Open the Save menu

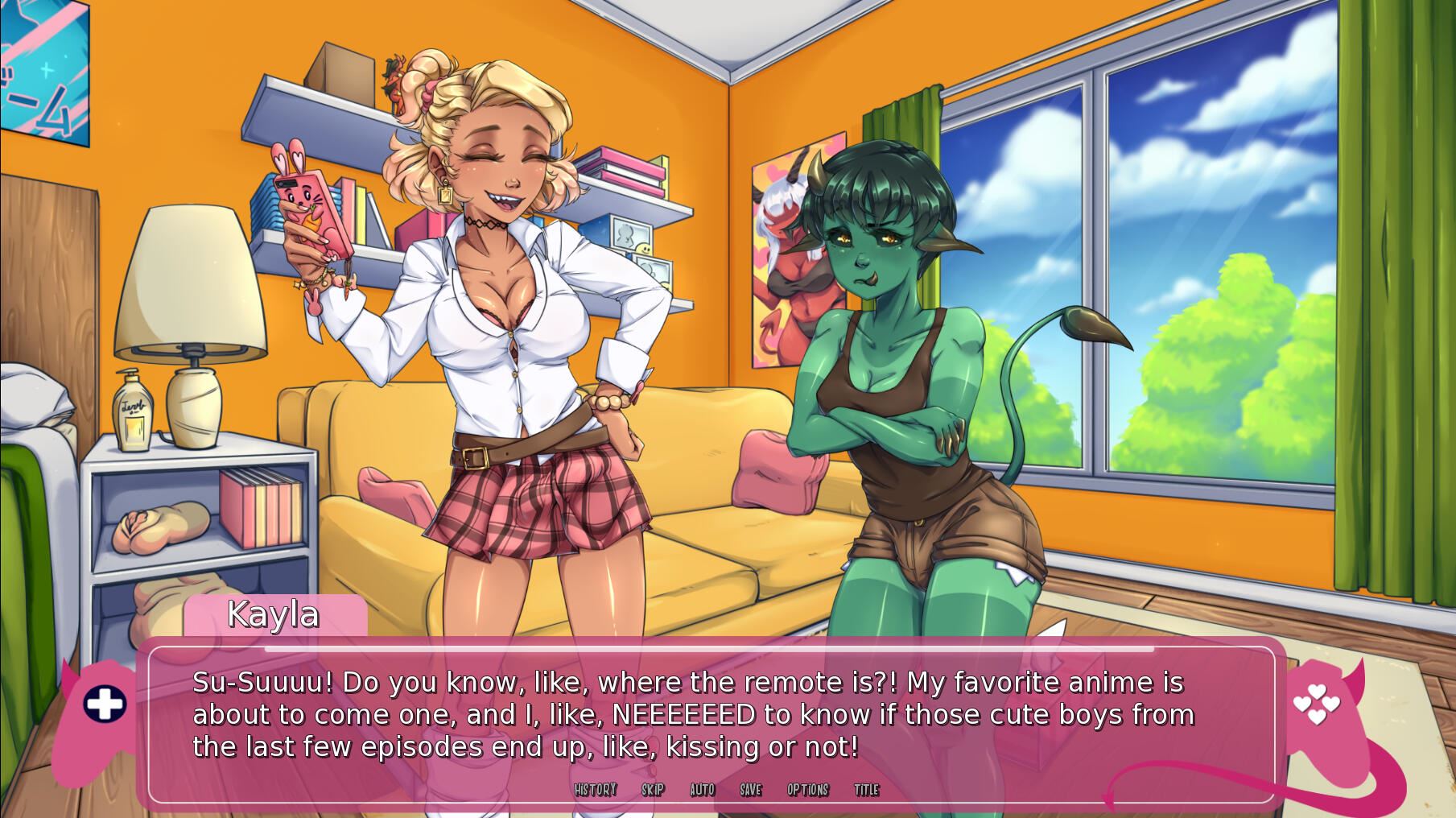click(751, 790)
